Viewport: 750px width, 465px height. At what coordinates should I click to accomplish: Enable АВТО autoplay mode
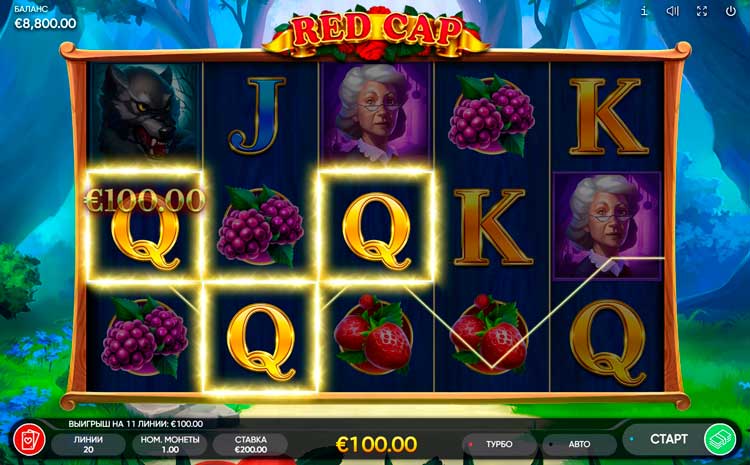coord(579,444)
